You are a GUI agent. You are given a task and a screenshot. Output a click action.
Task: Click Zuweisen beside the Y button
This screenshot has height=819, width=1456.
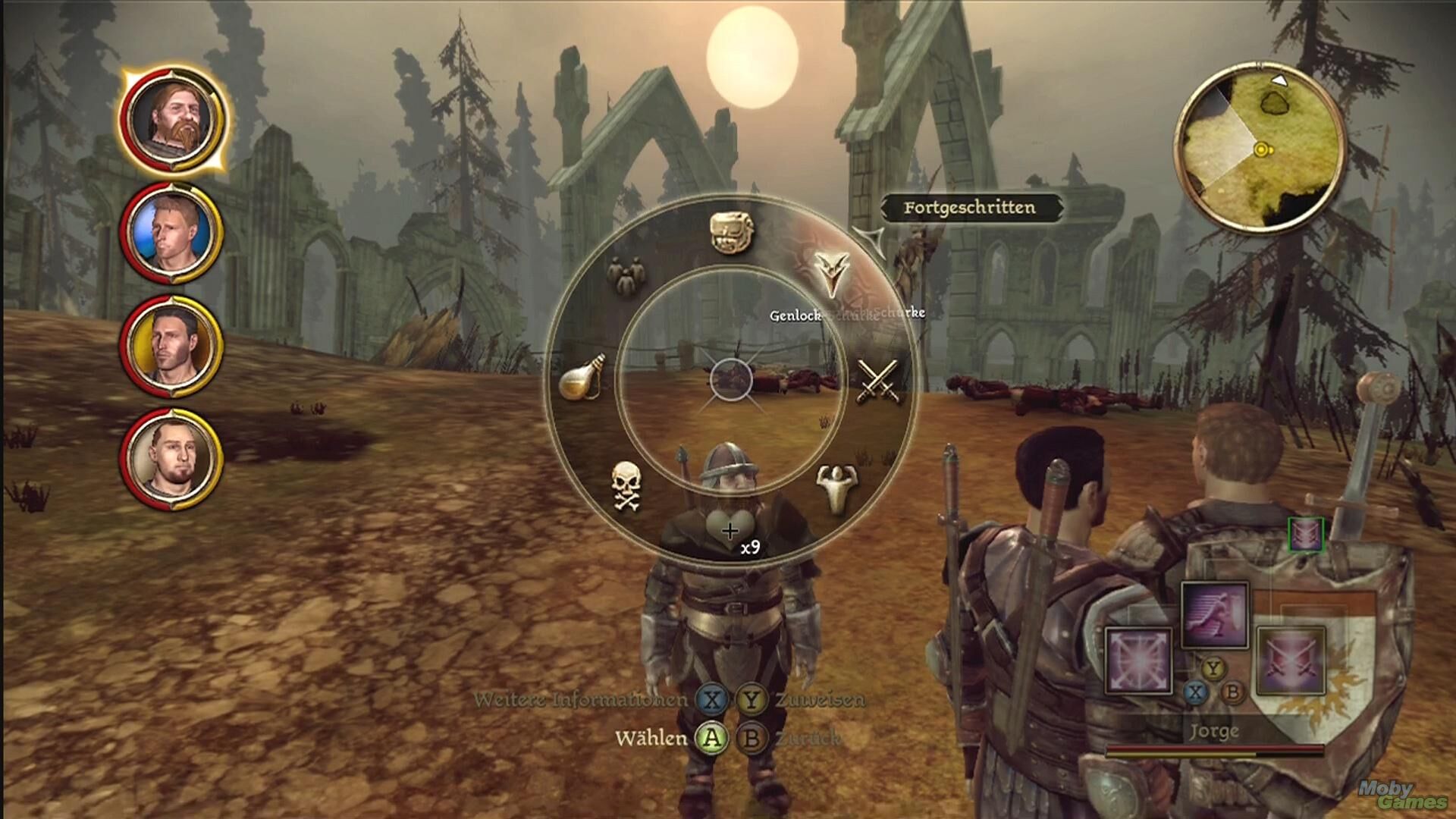click(819, 700)
